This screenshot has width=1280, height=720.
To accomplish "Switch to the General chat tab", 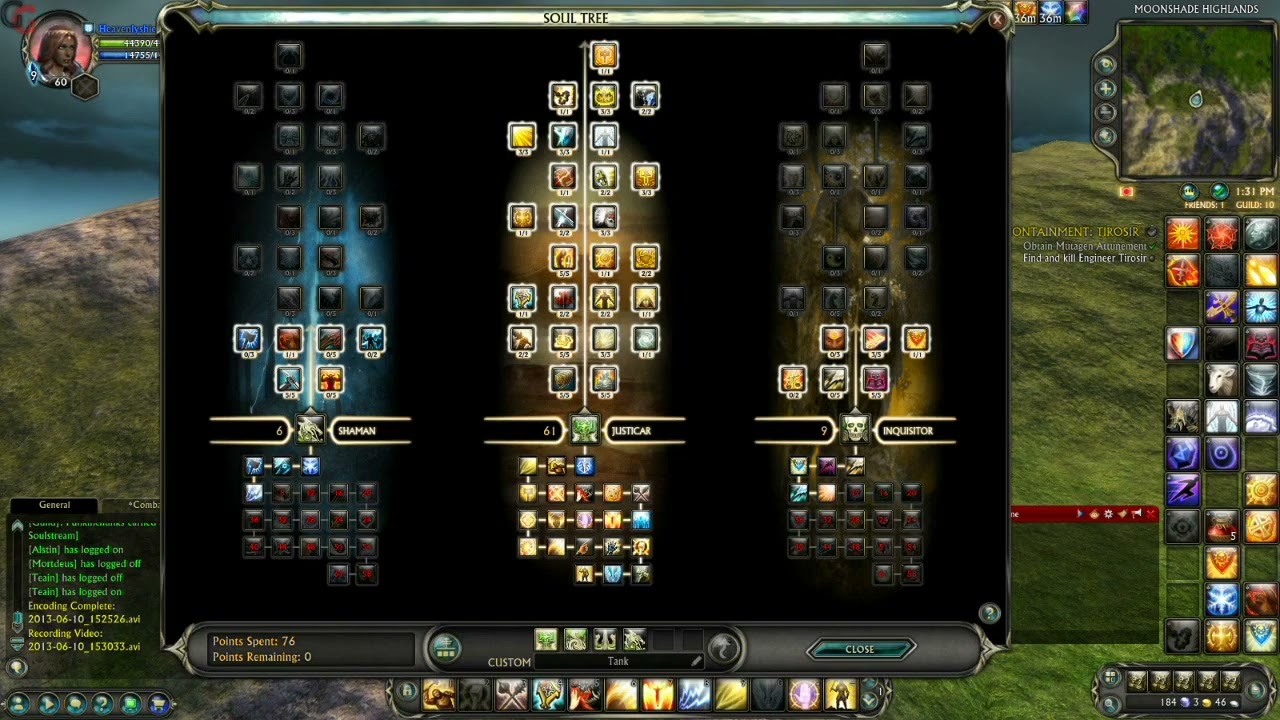I will 54,505.
